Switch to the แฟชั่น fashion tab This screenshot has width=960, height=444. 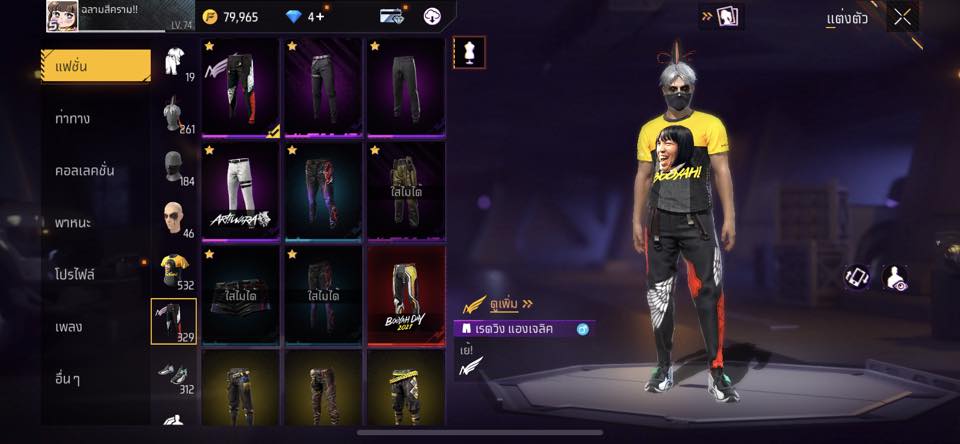96,66
